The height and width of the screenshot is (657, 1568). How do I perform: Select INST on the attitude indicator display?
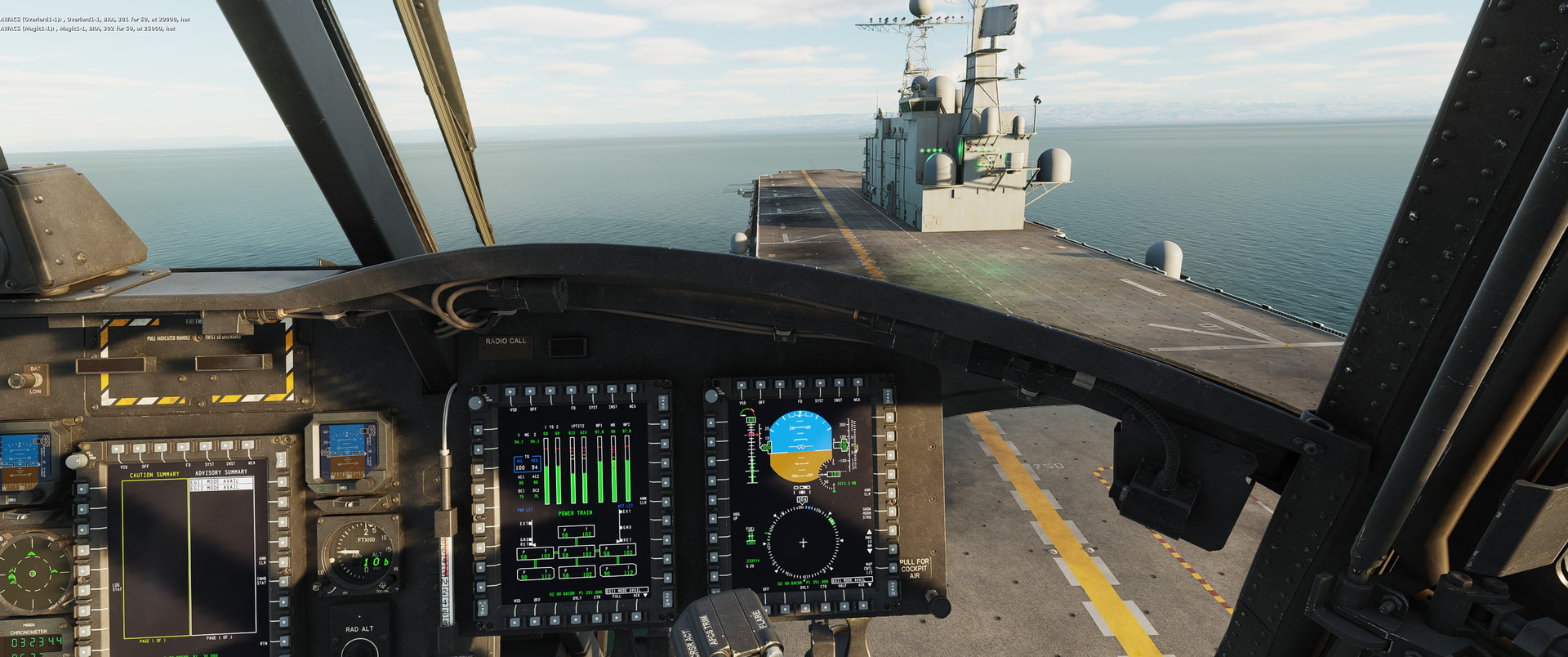pyautogui.click(x=837, y=382)
